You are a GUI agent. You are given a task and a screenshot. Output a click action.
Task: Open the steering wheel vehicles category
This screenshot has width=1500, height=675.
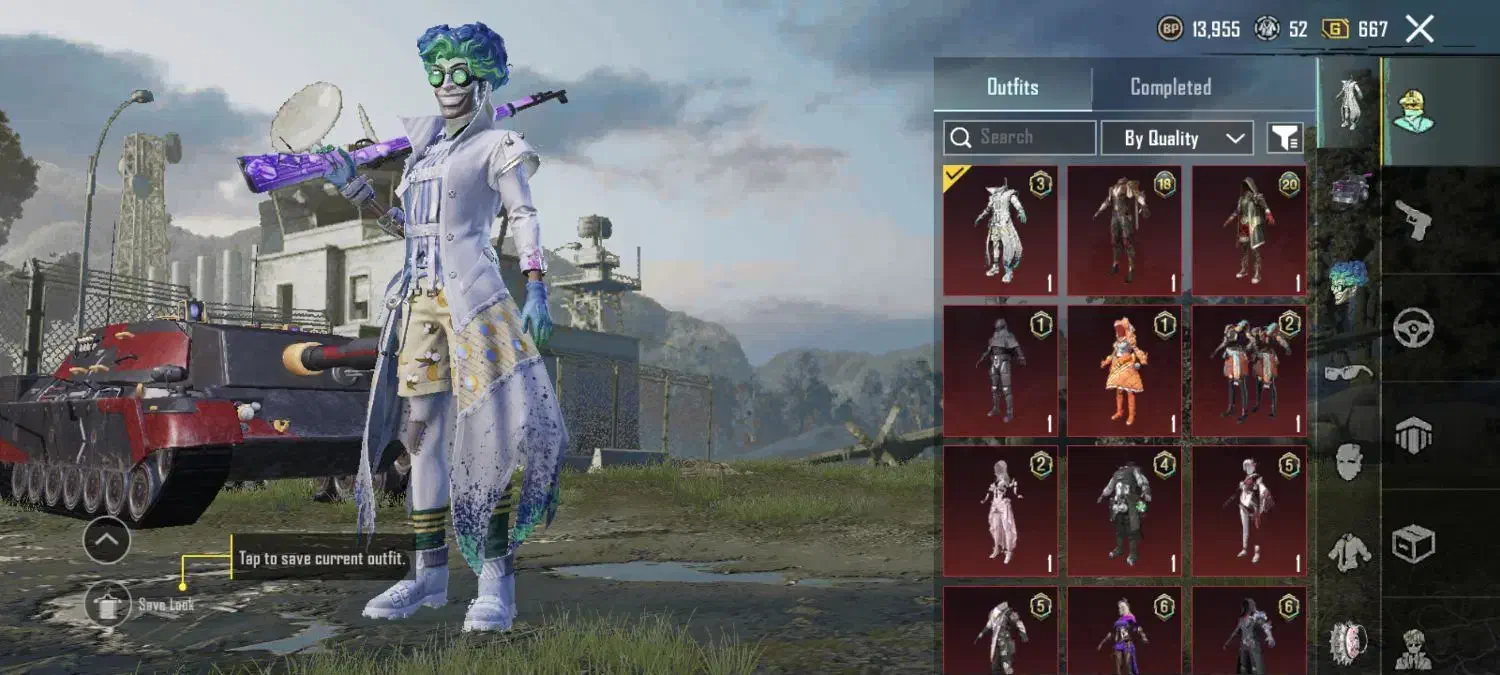click(x=1414, y=327)
